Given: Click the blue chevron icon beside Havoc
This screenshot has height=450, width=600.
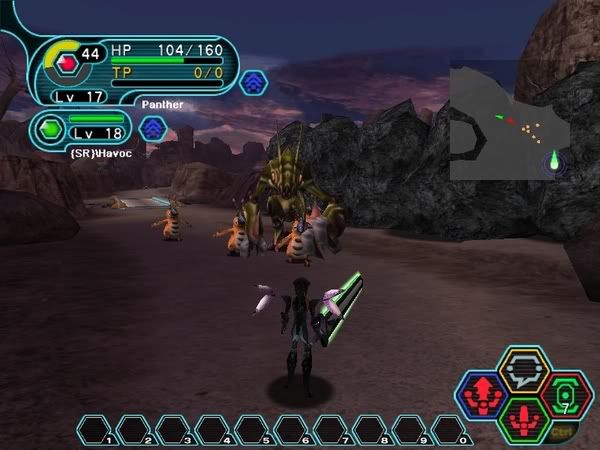Looking at the screenshot, I should [152, 128].
